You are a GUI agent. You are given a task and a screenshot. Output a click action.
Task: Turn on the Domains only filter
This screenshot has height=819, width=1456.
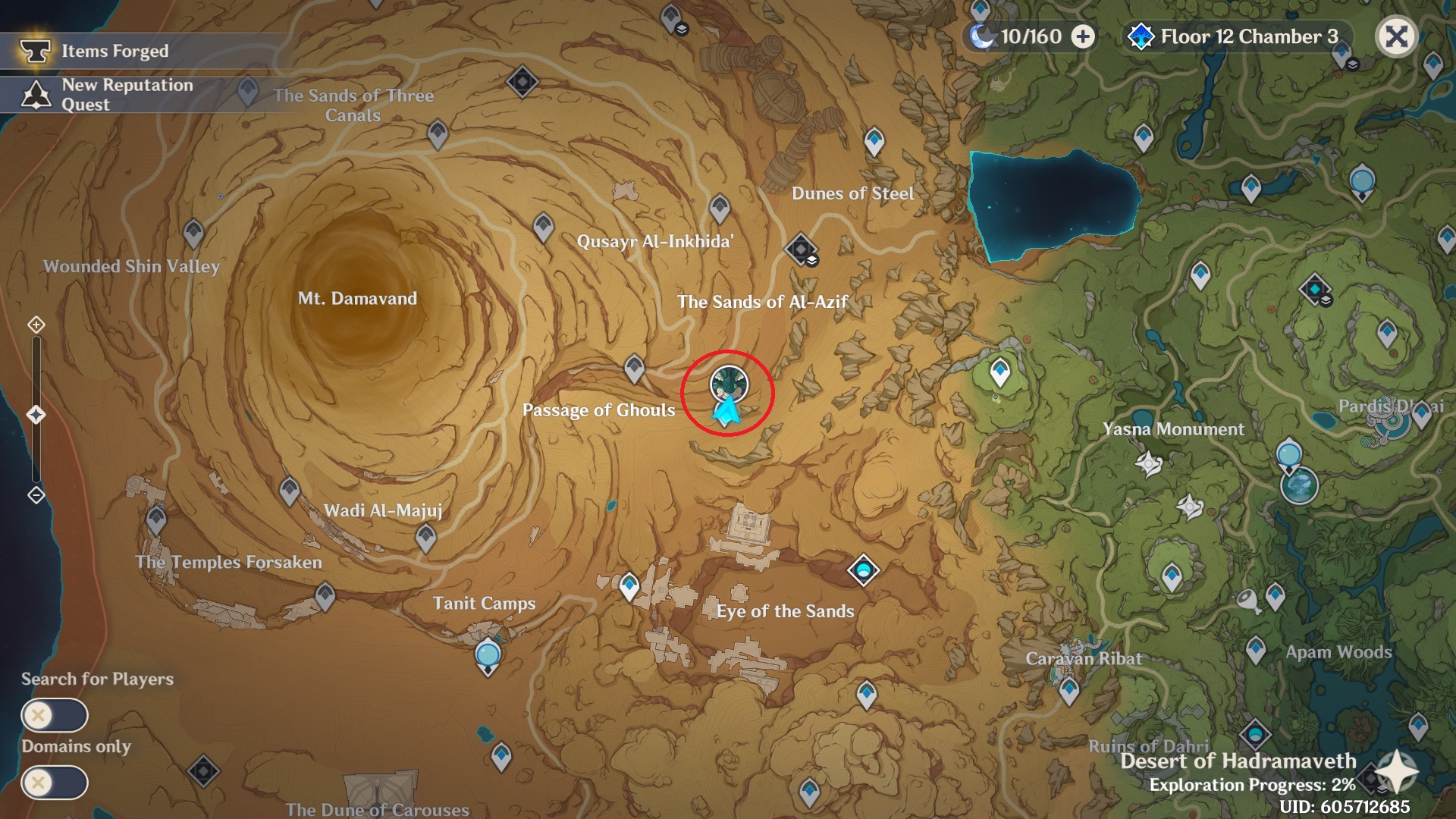[x=54, y=781]
